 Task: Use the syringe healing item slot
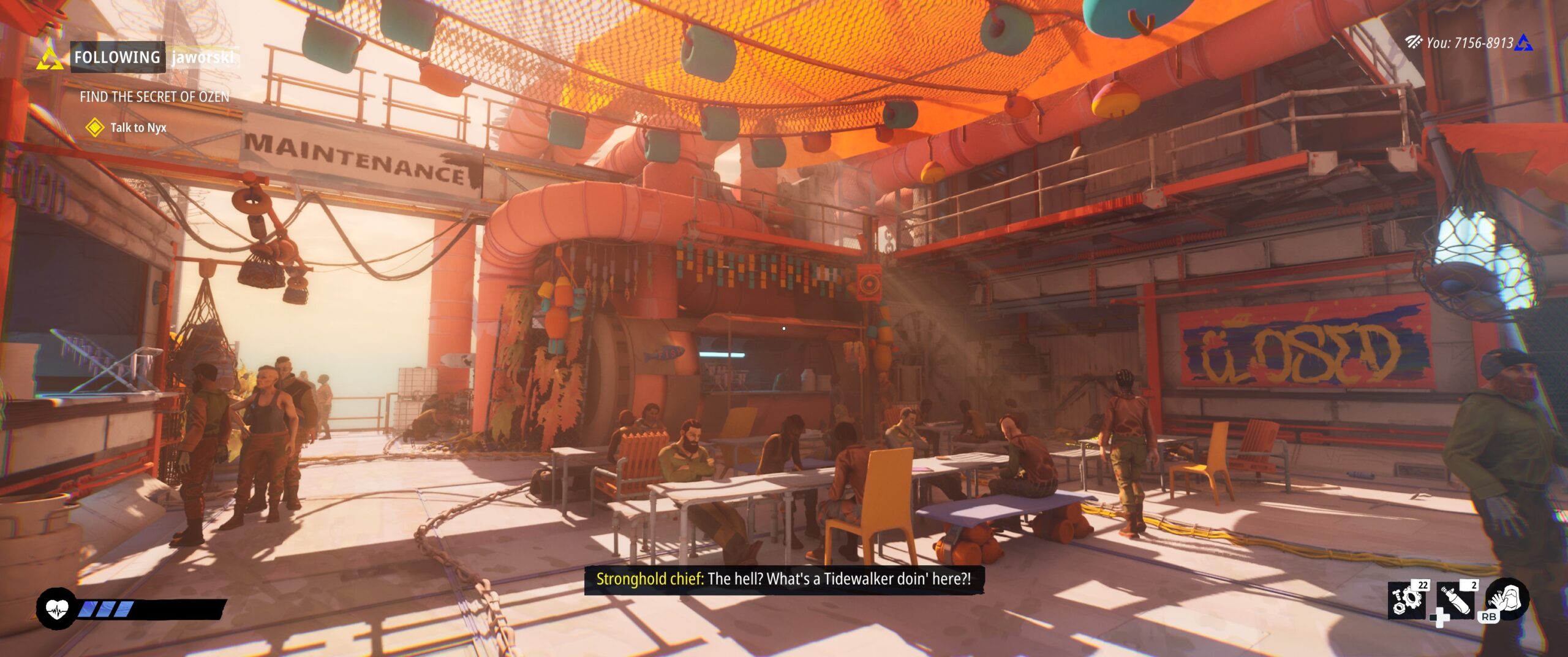tap(1456, 599)
